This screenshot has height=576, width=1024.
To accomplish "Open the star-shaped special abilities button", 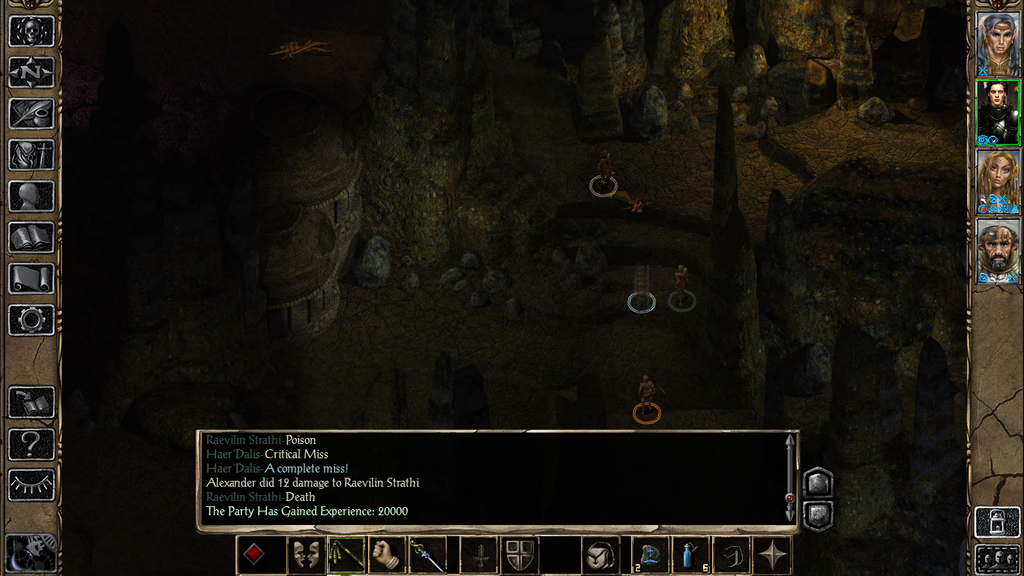I will pos(772,555).
